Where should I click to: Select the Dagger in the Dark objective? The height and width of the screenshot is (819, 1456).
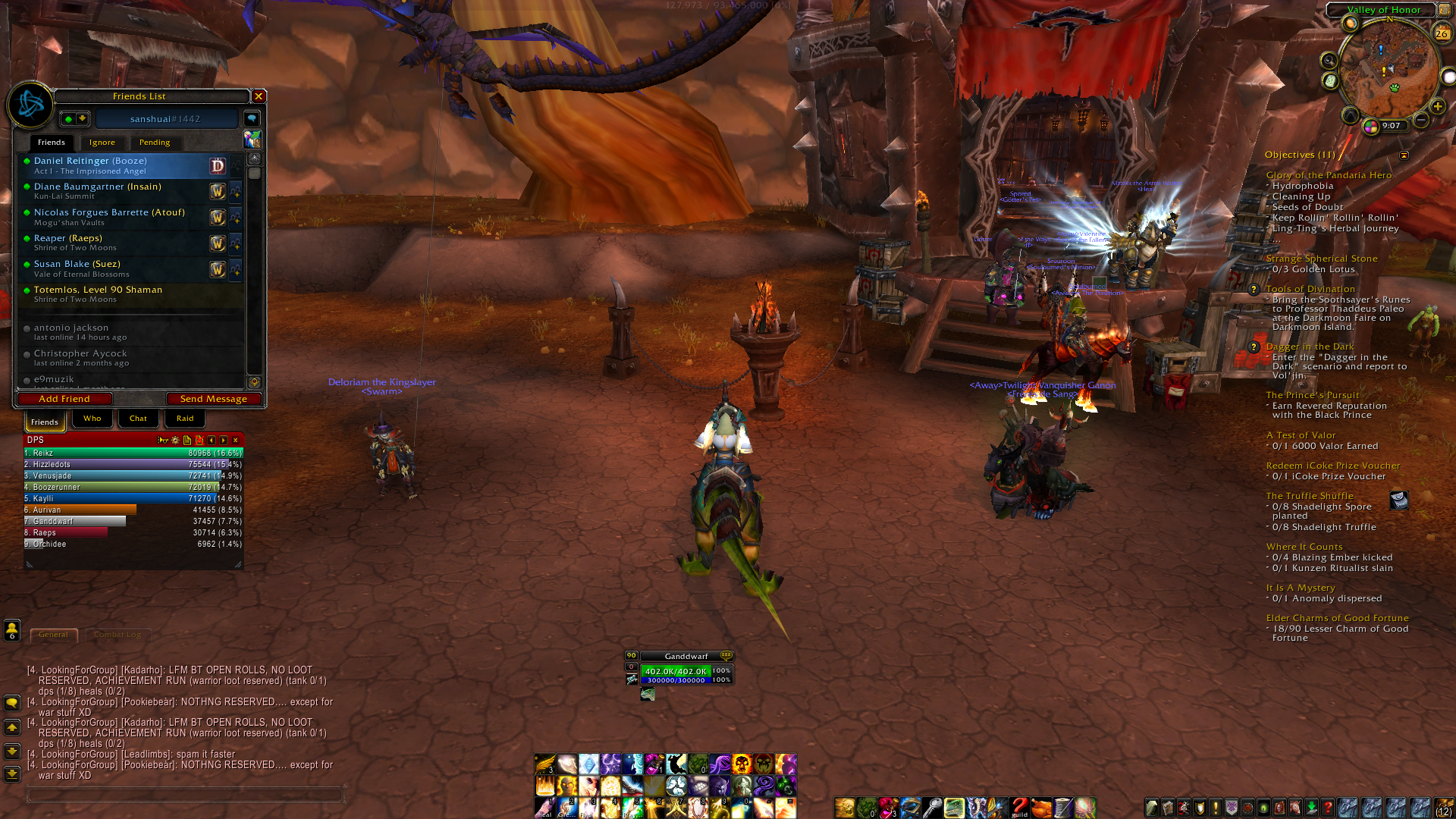(x=1309, y=347)
